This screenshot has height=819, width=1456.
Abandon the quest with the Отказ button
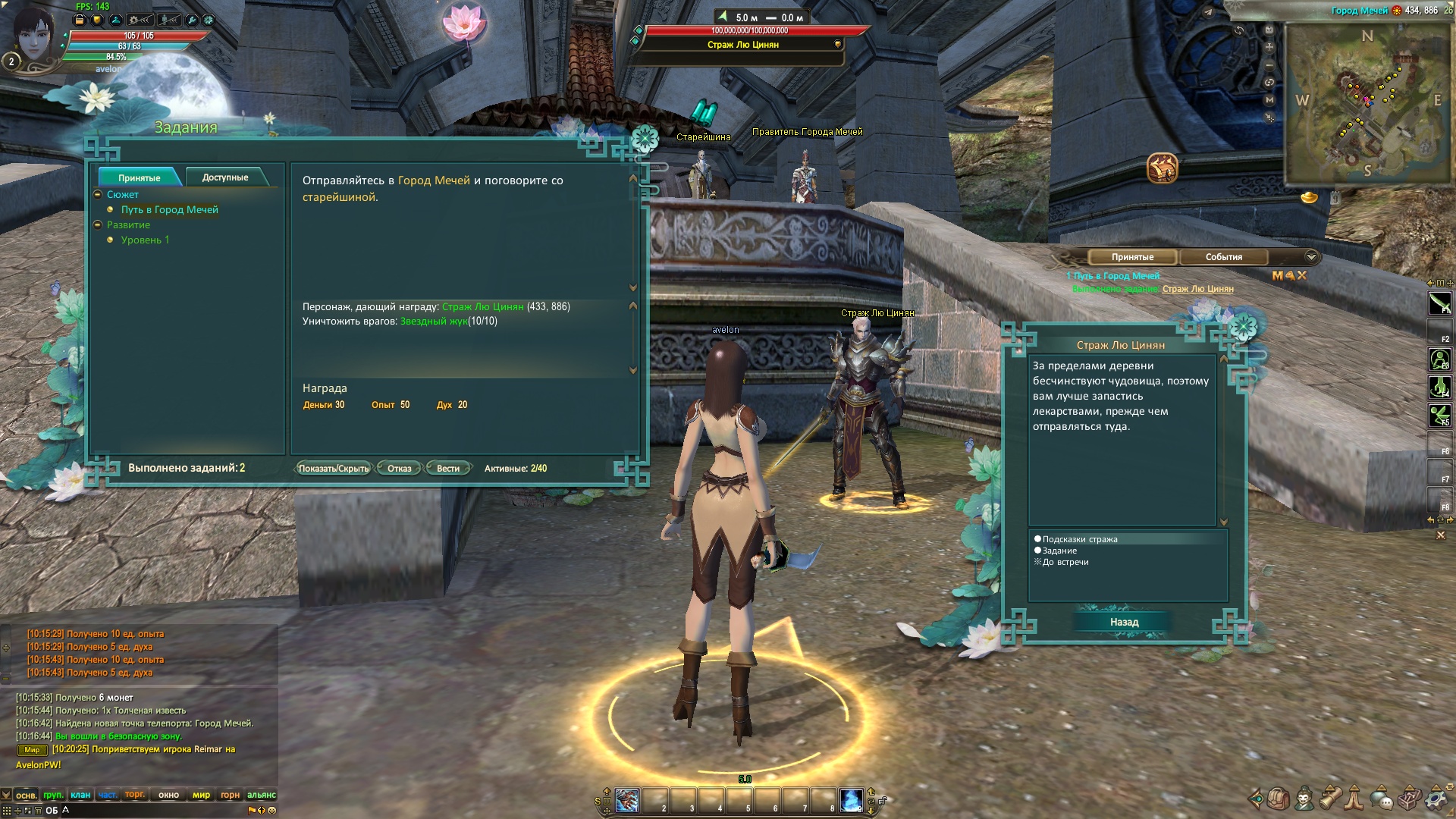click(x=399, y=469)
